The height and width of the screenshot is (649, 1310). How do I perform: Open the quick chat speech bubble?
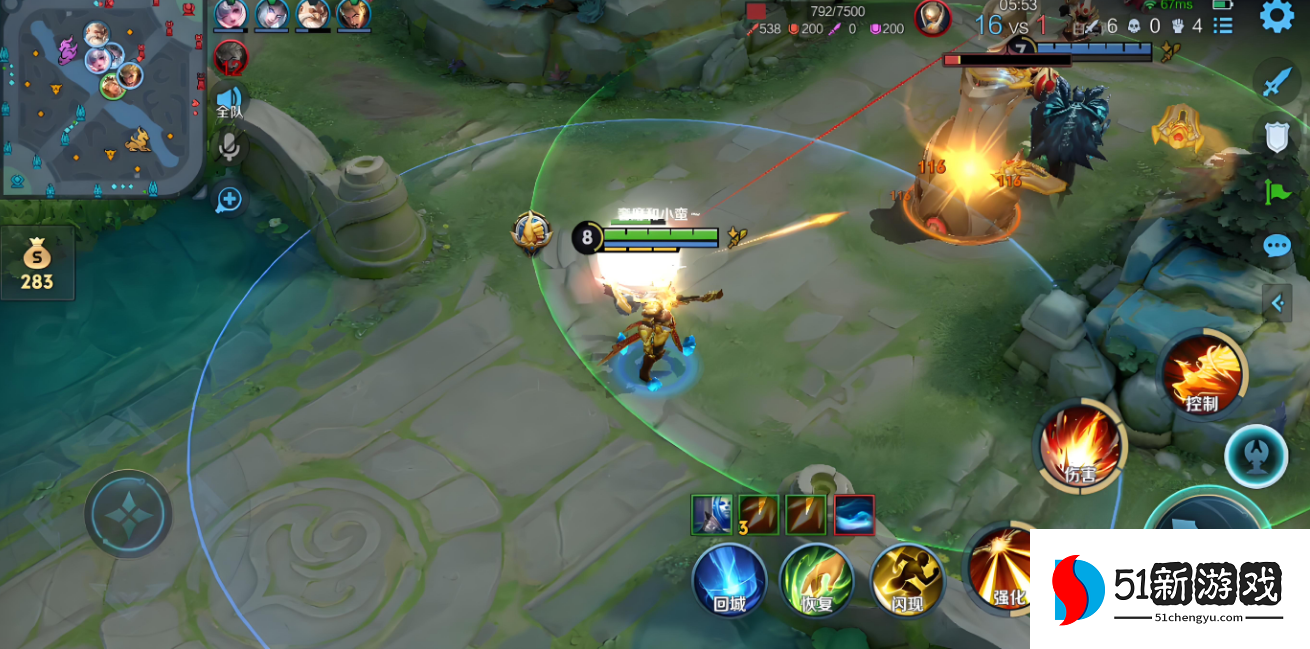tap(1277, 245)
